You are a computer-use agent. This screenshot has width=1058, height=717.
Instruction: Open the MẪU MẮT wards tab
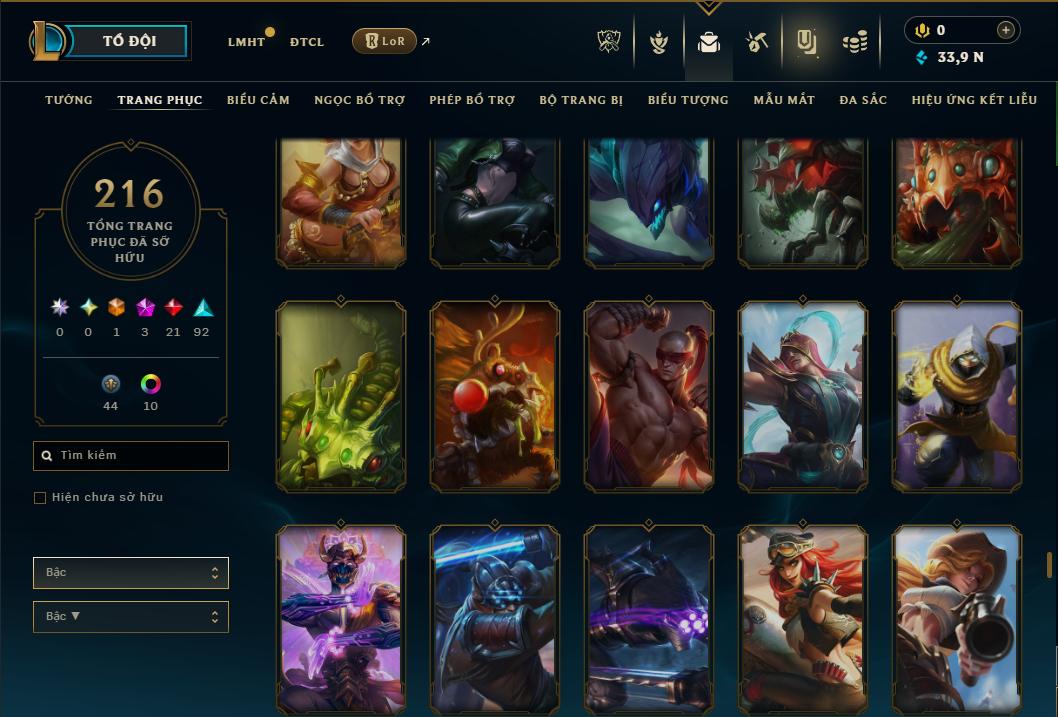click(x=784, y=100)
